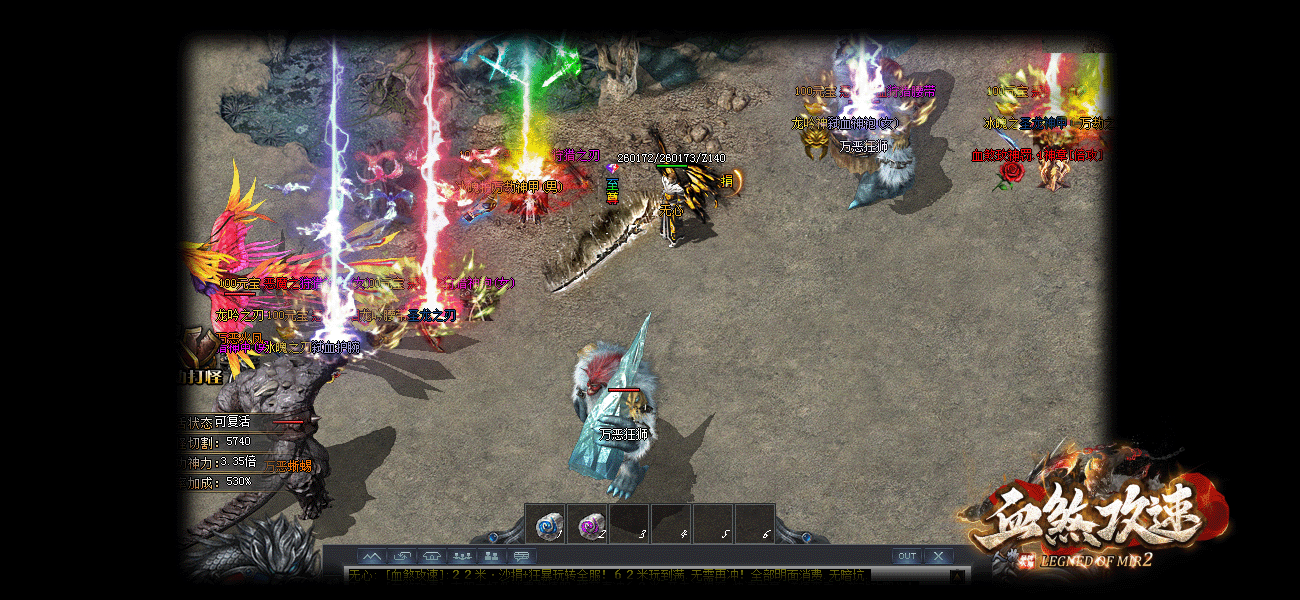Click the mountain-shaped chat channel button
The height and width of the screenshot is (600, 1300).
pyautogui.click(x=372, y=556)
